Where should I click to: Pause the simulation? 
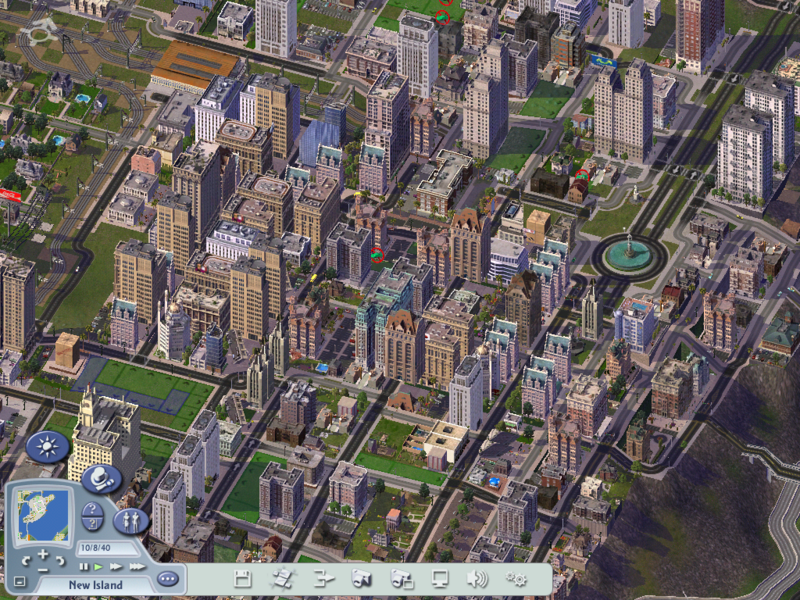[x=83, y=567]
